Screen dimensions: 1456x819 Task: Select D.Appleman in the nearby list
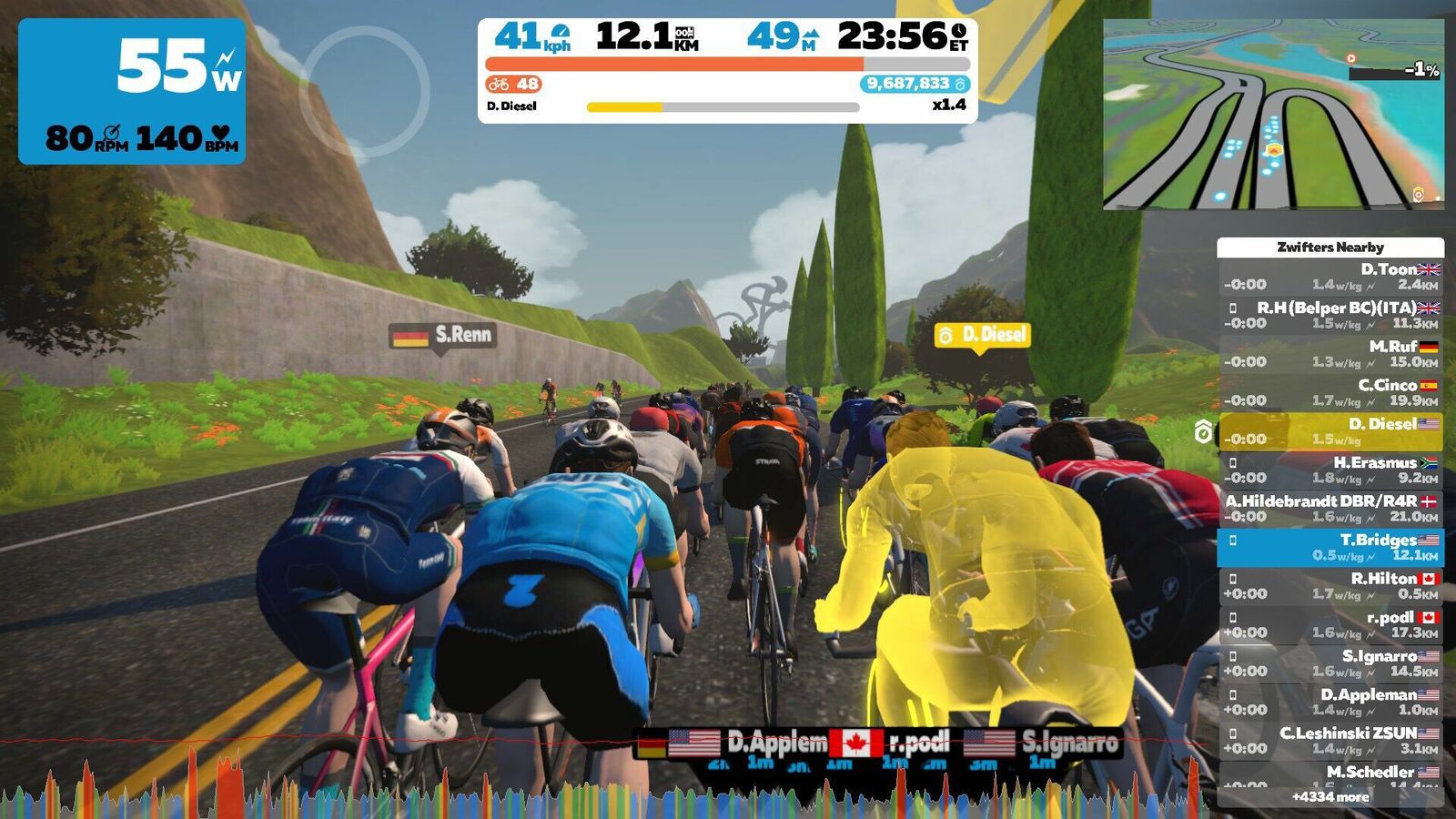[1330, 702]
